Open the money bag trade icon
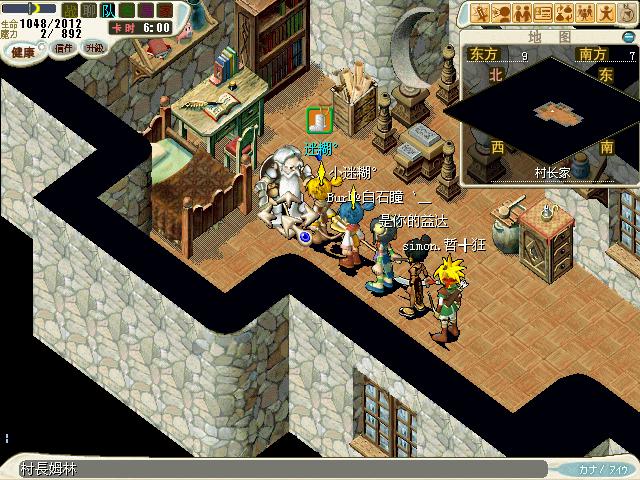Viewport: 640px width, 480px height. point(564,13)
